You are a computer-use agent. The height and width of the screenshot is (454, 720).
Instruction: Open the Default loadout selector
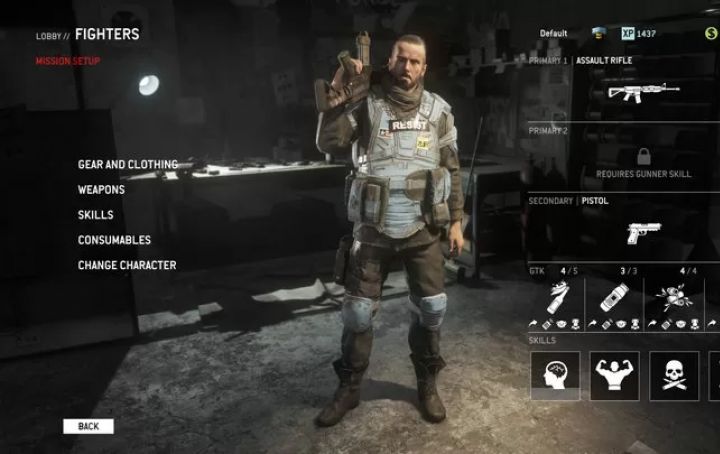553,33
